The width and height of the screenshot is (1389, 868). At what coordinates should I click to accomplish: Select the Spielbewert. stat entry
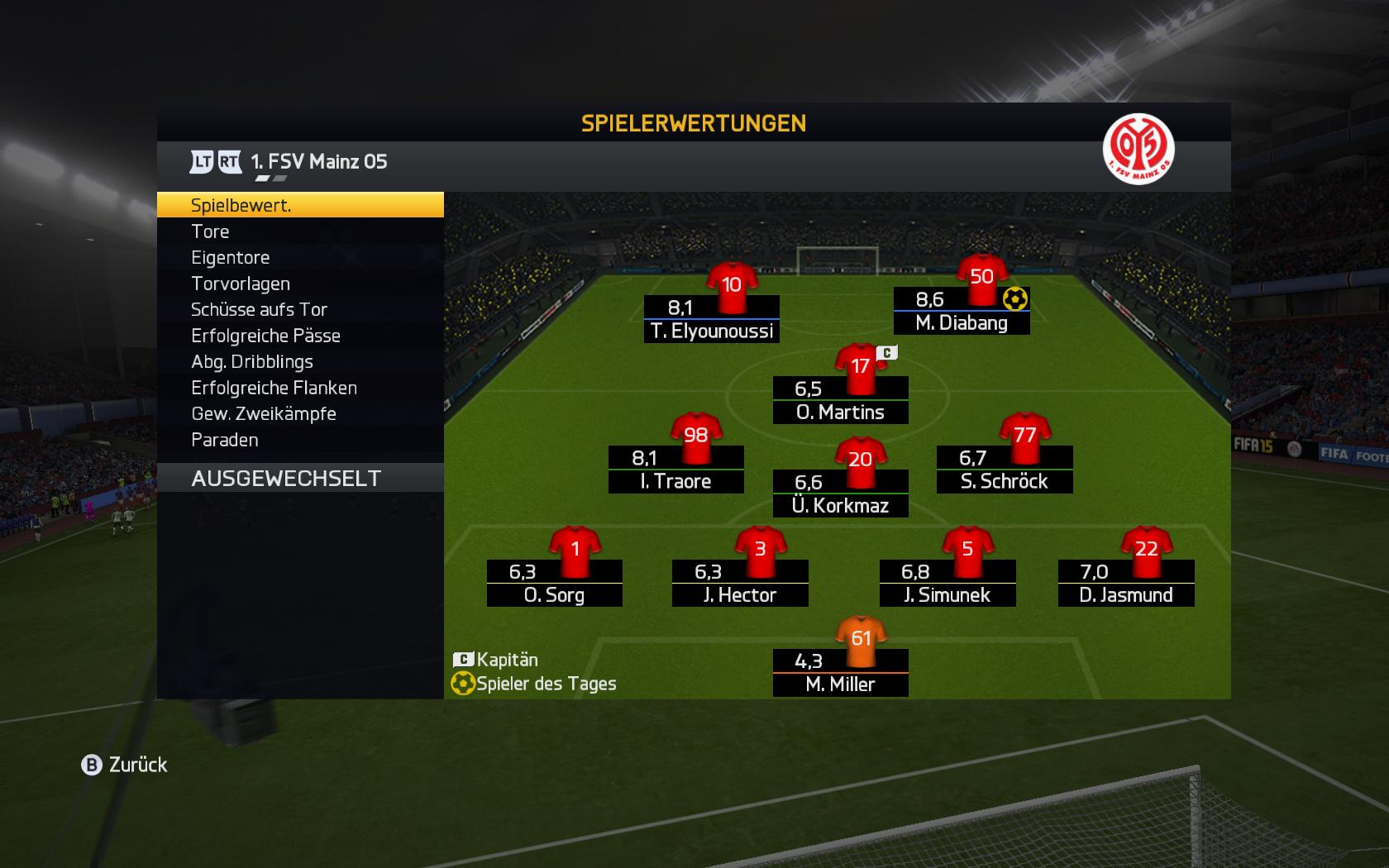click(x=299, y=205)
